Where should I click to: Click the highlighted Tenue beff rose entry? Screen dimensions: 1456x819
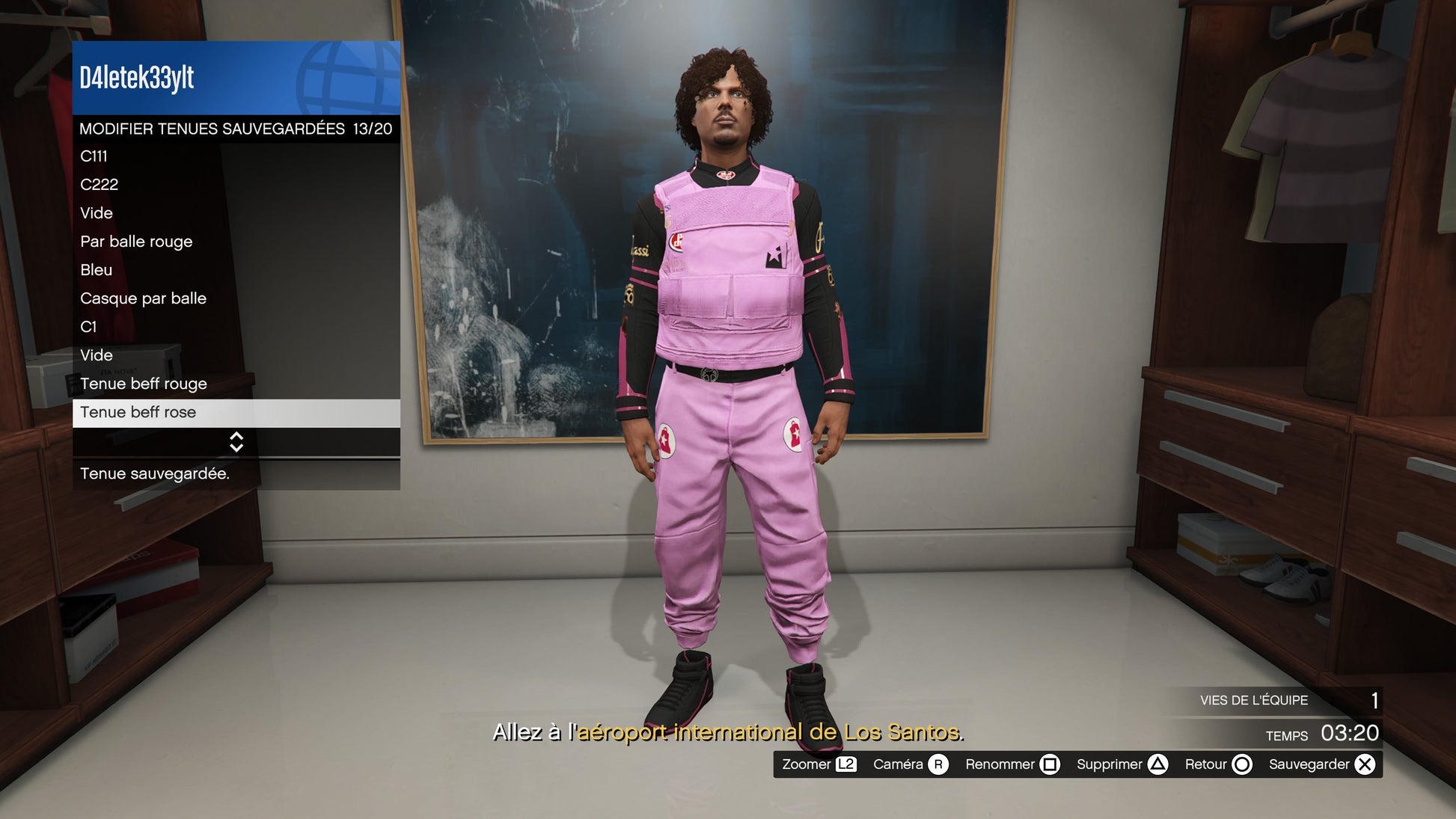click(236, 412)
